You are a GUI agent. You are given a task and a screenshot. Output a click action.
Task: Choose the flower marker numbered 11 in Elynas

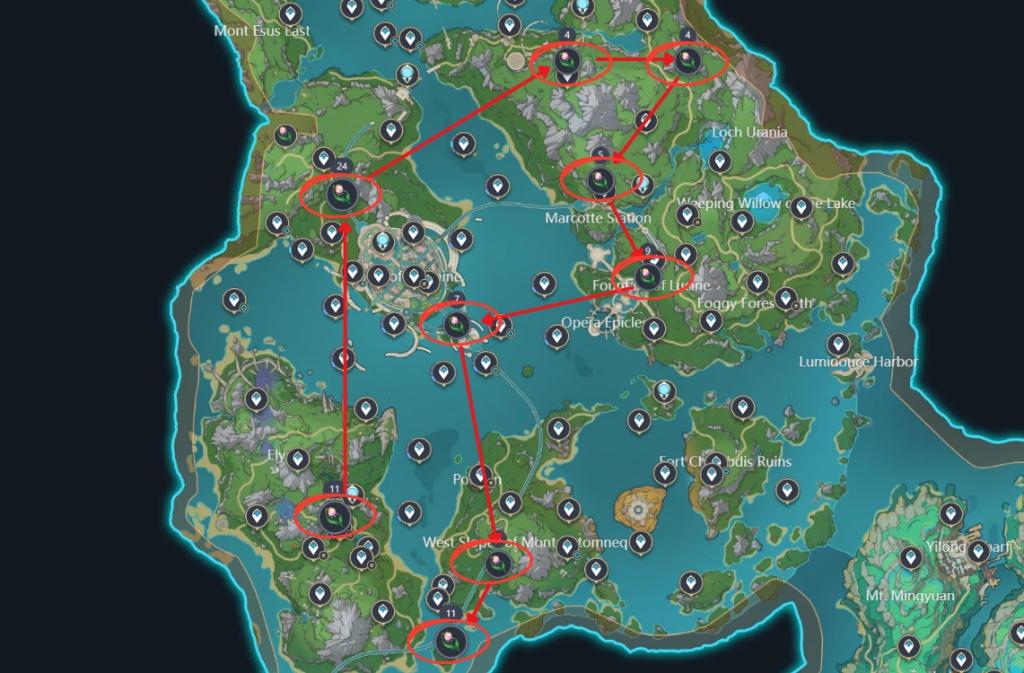tap(334, 516)
